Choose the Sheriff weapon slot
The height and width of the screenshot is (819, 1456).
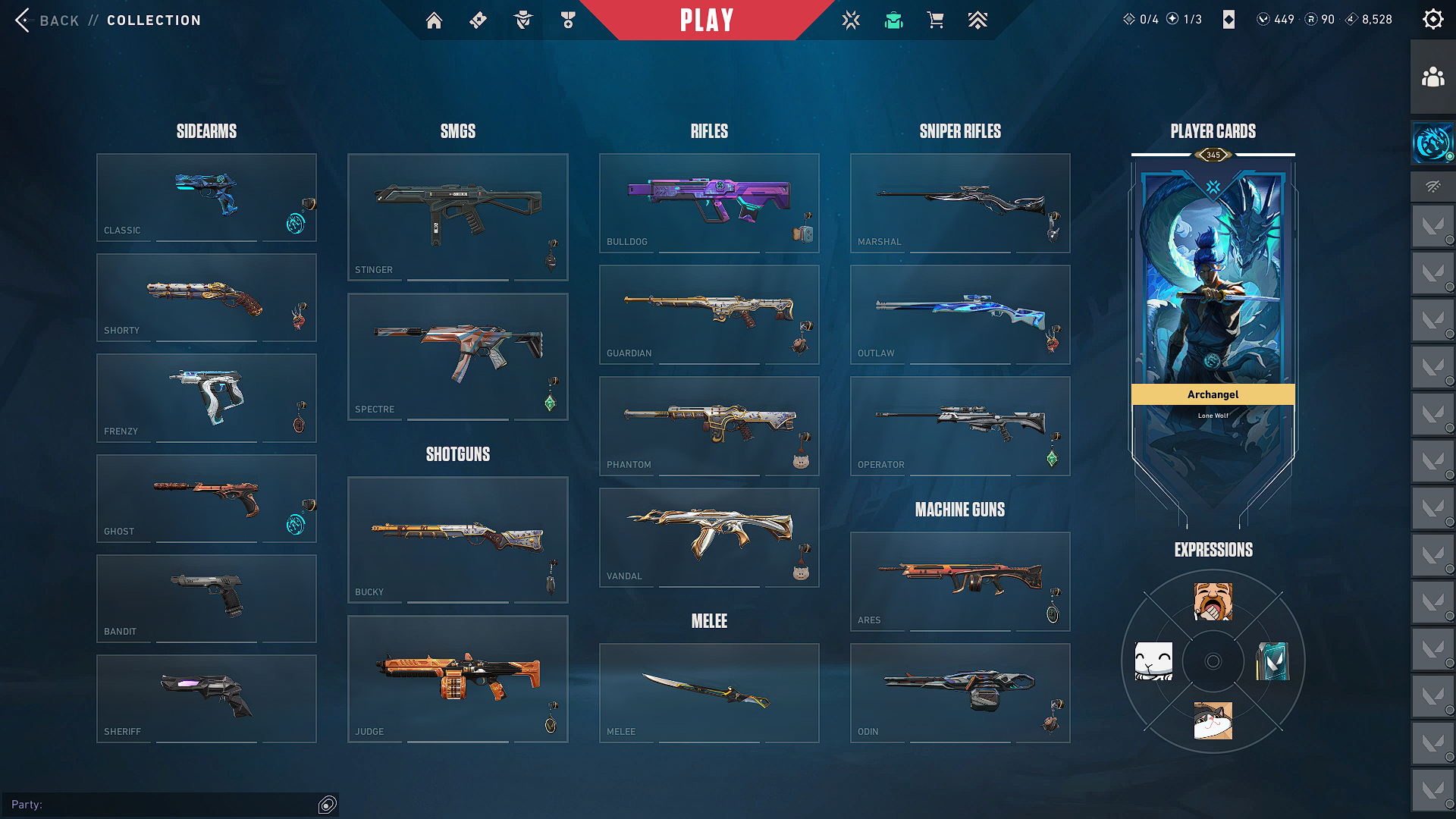(206, 698)
